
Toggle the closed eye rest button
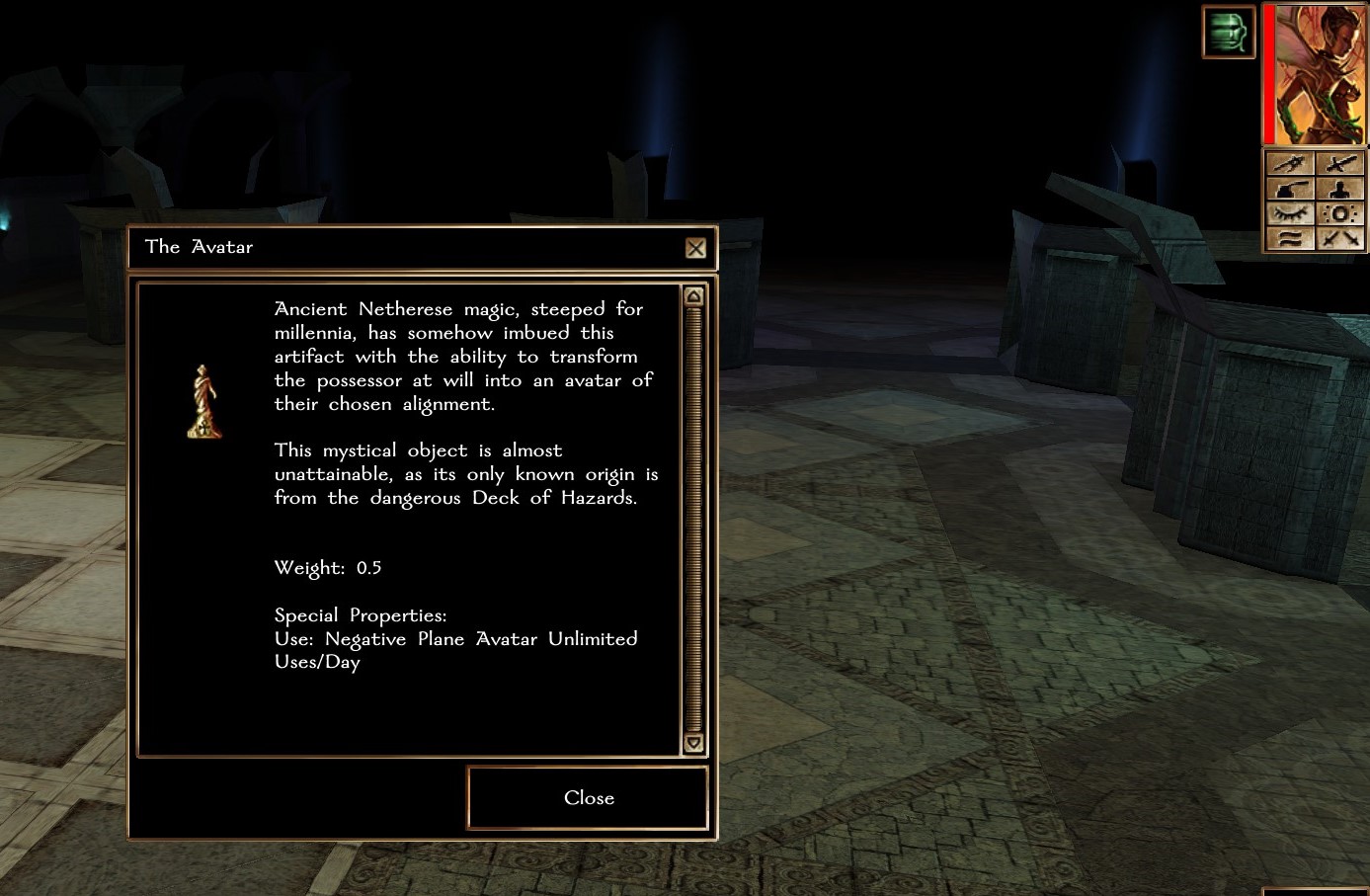click(1290, 213)
